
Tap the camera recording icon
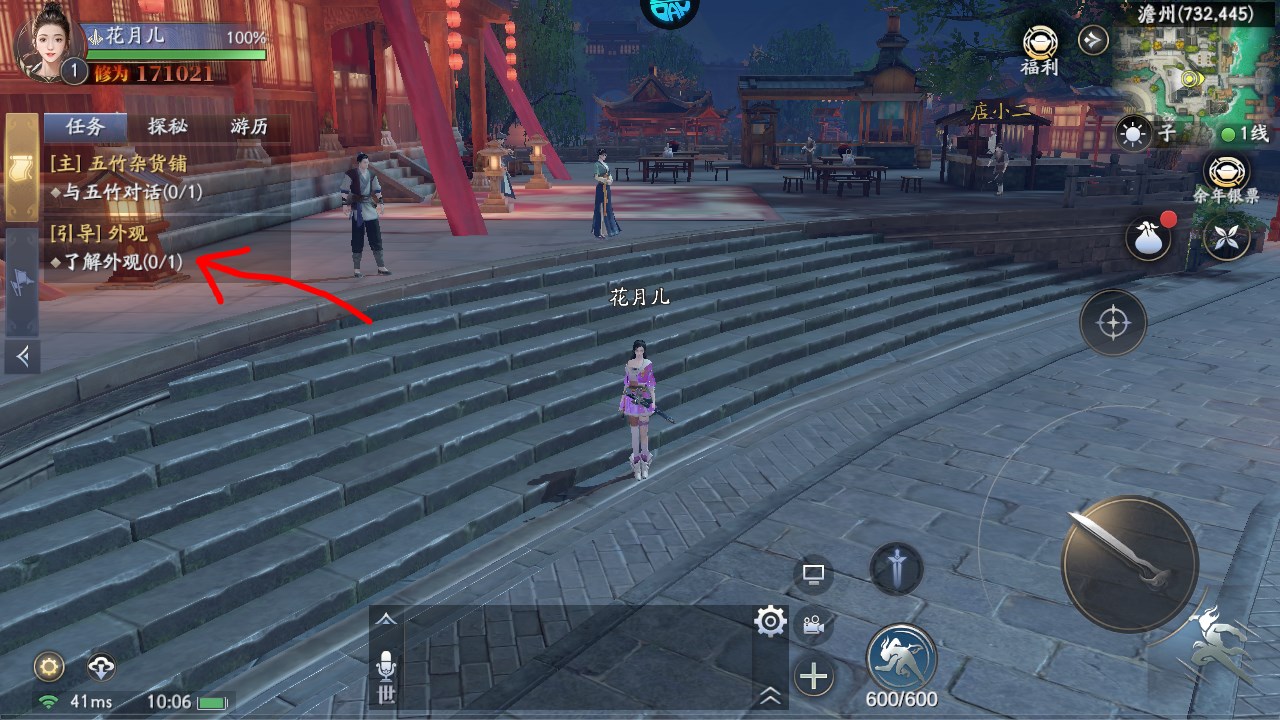[813, 626]
